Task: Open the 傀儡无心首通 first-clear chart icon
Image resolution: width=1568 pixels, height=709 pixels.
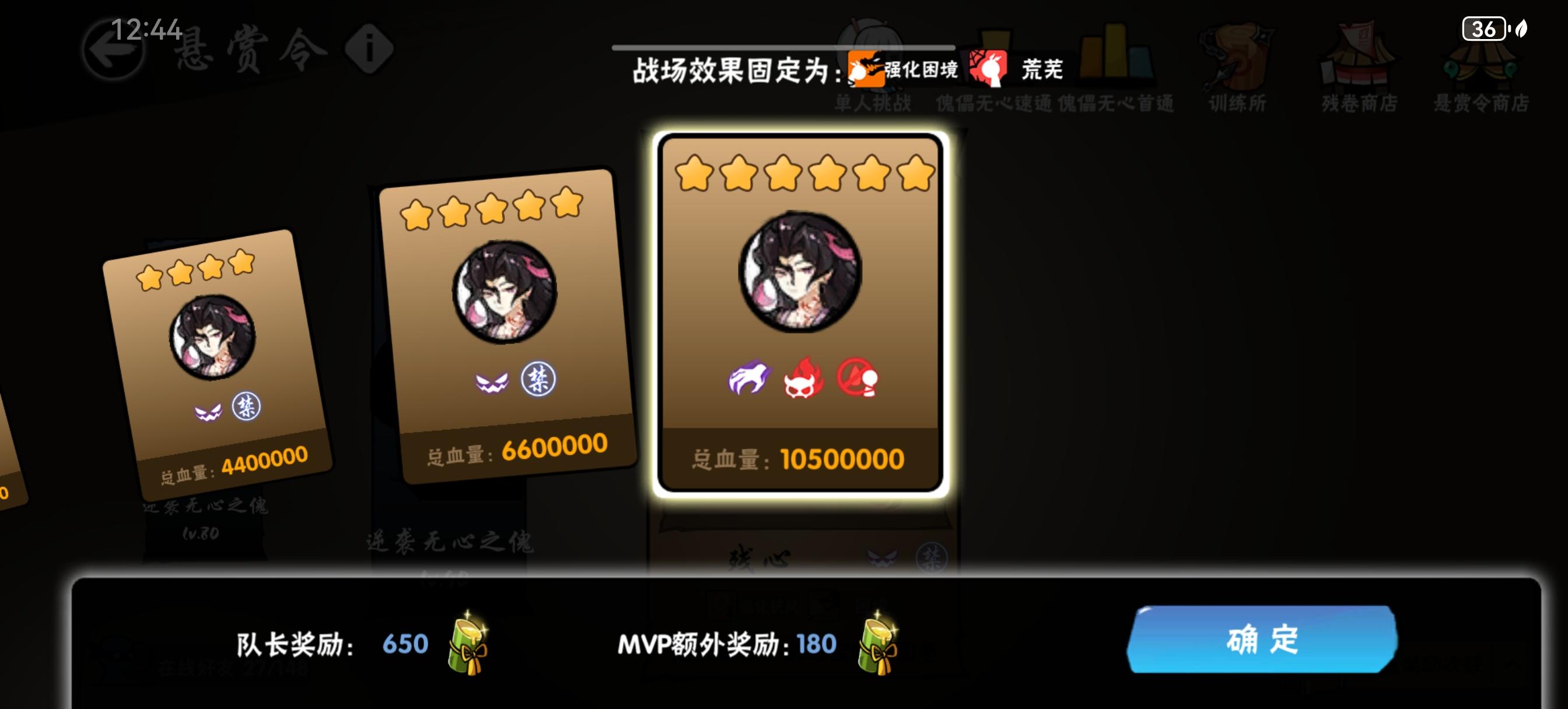Action: click(x=1117, y=58)
